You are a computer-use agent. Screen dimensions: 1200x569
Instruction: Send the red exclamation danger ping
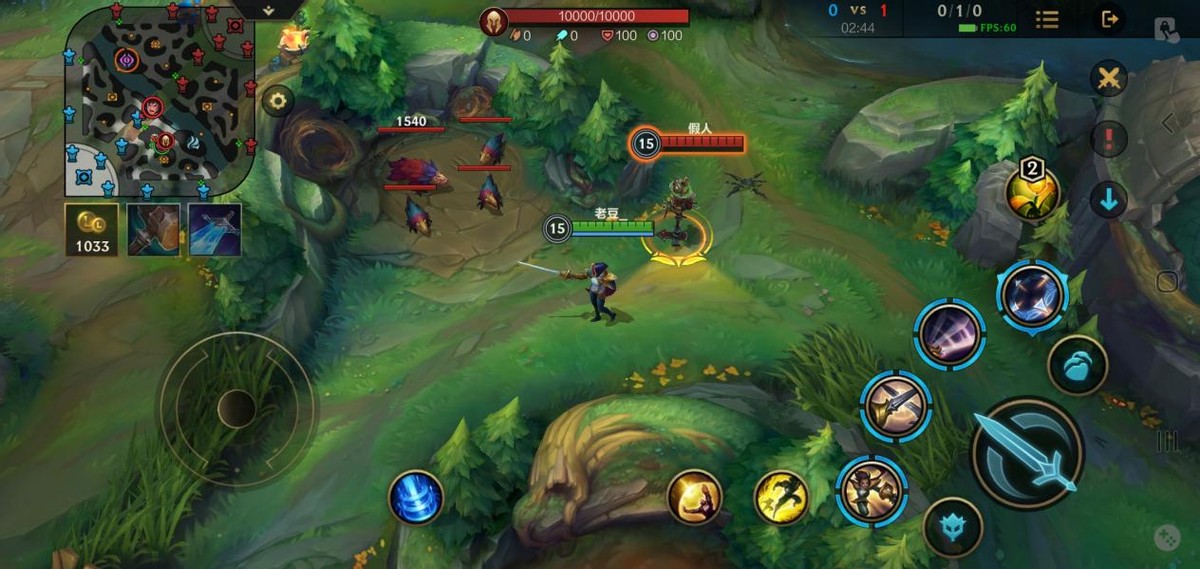(1108, 139)
